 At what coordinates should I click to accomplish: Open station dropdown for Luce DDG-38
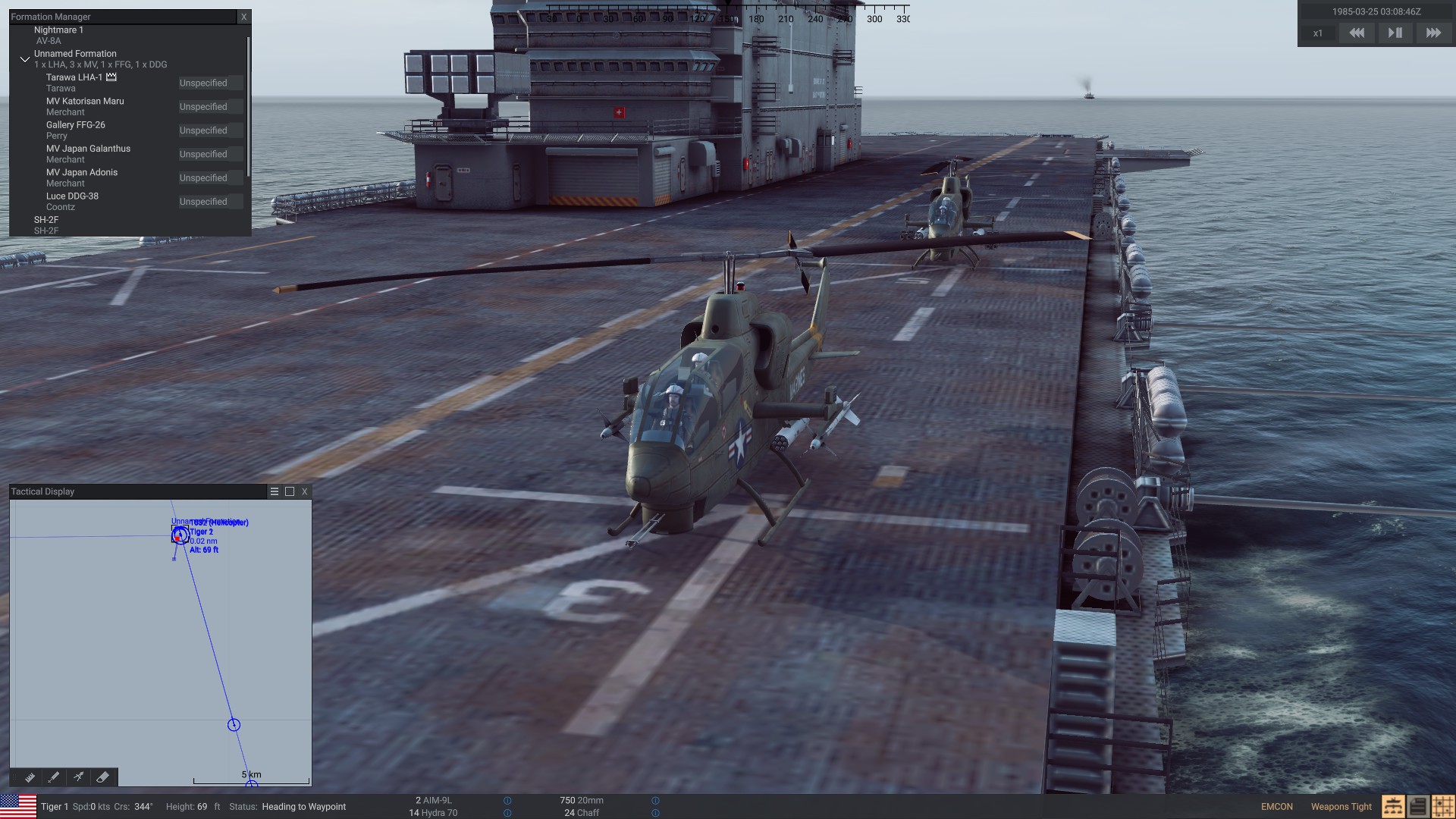(x=210, y=202)
